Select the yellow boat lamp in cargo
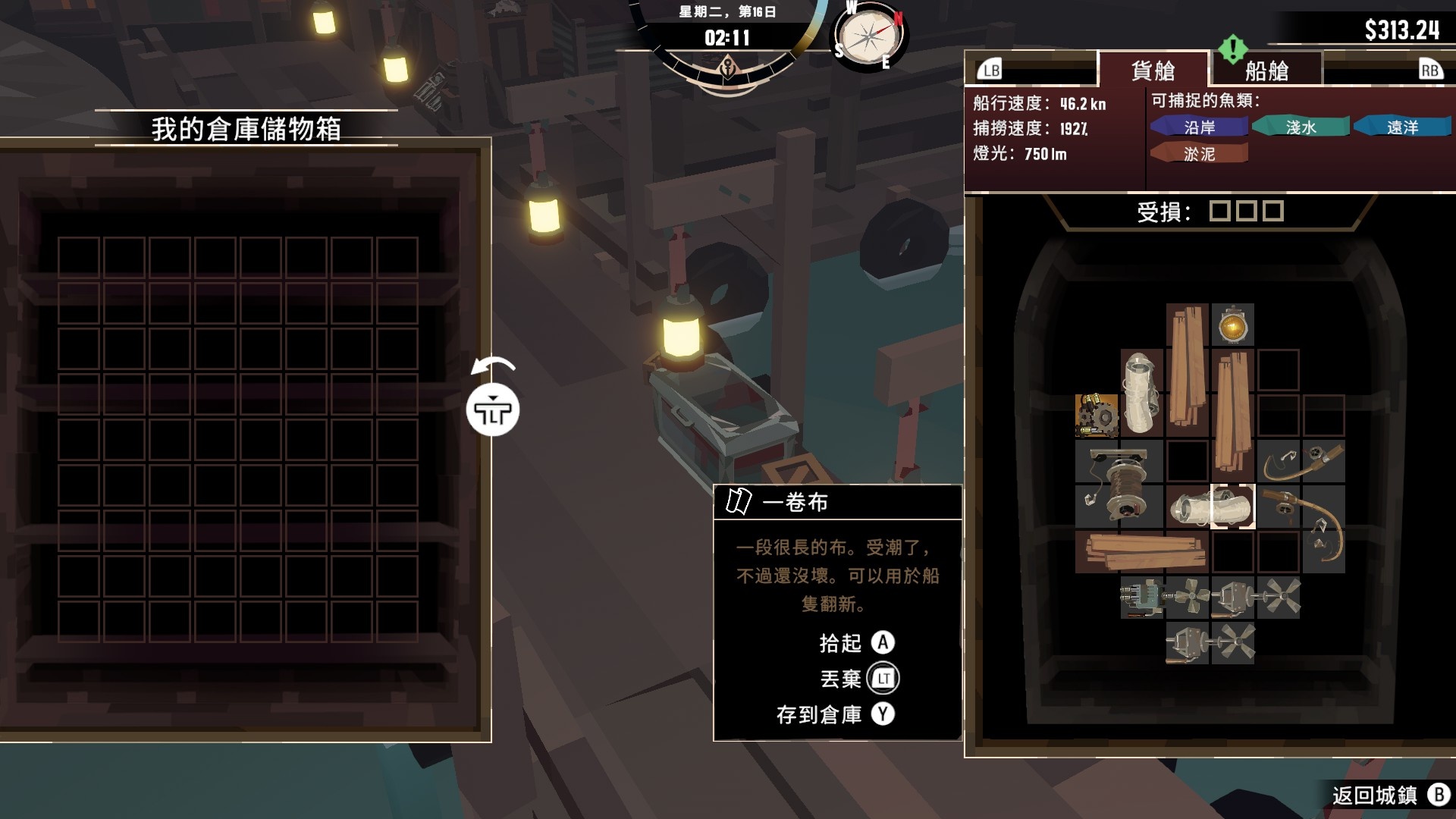 (1232, 326)
